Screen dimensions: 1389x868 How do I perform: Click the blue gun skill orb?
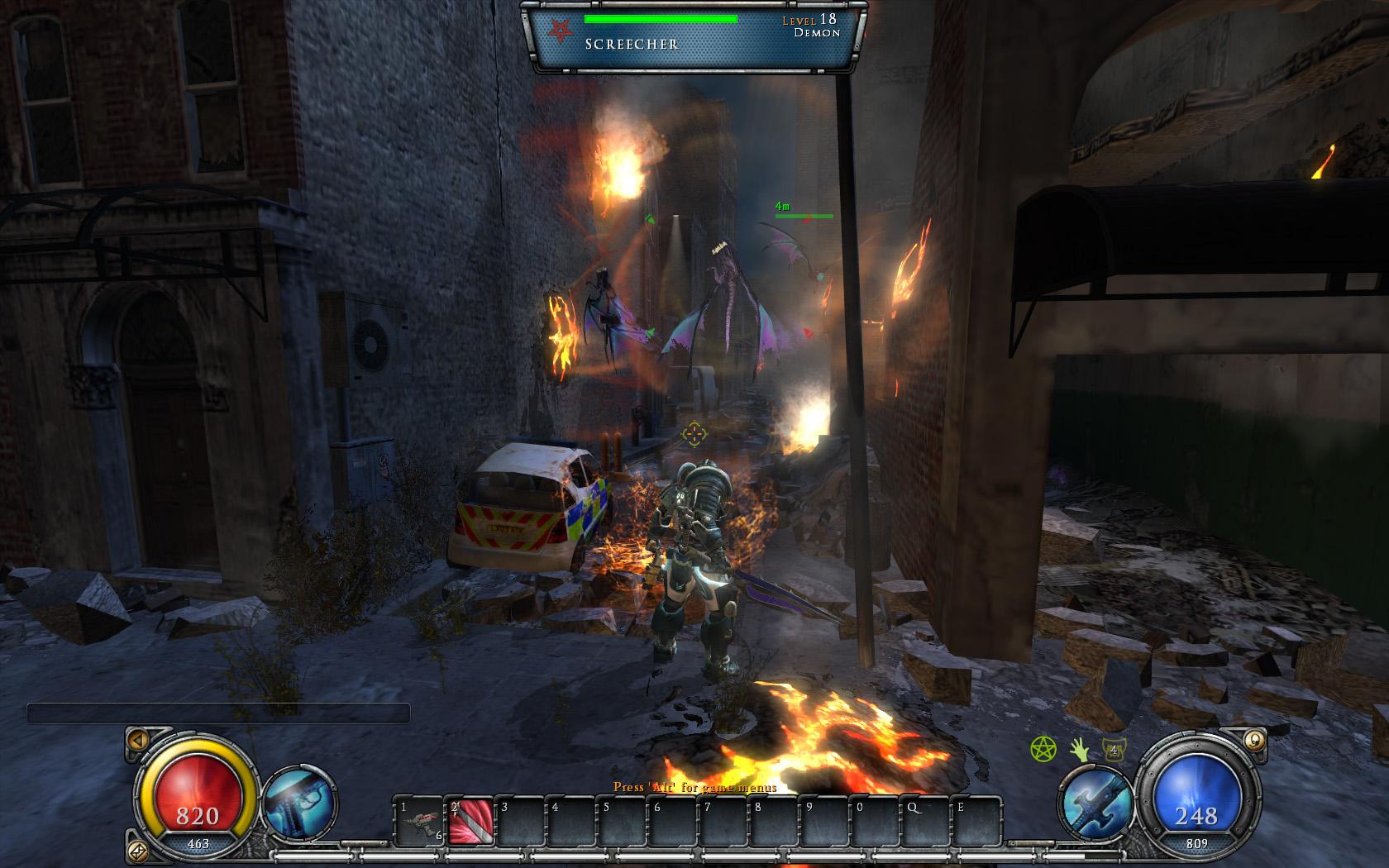(x=298, y=802)
